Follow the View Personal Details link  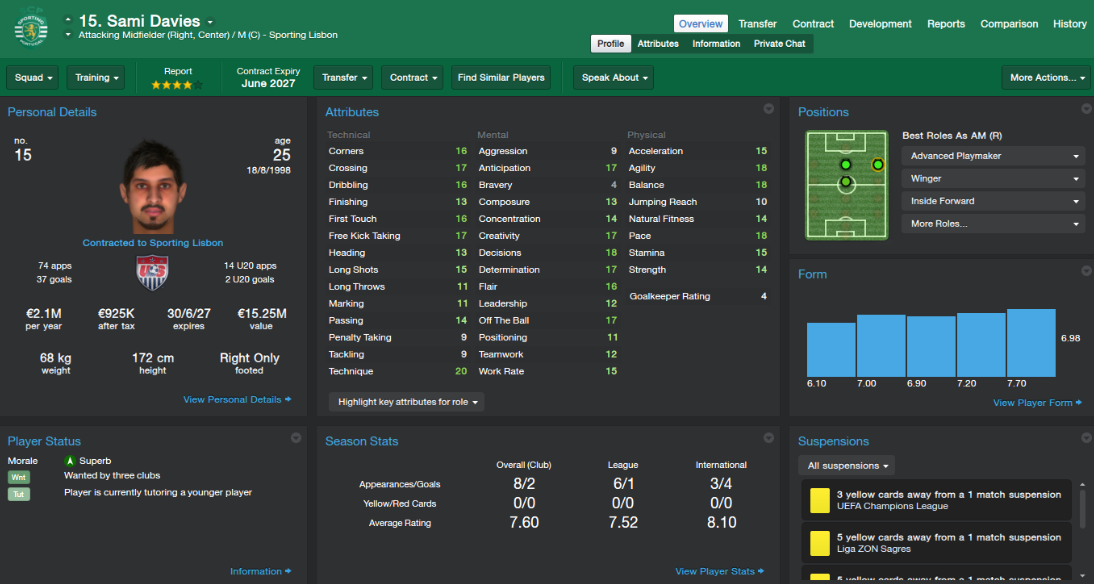tap(237, 400)
